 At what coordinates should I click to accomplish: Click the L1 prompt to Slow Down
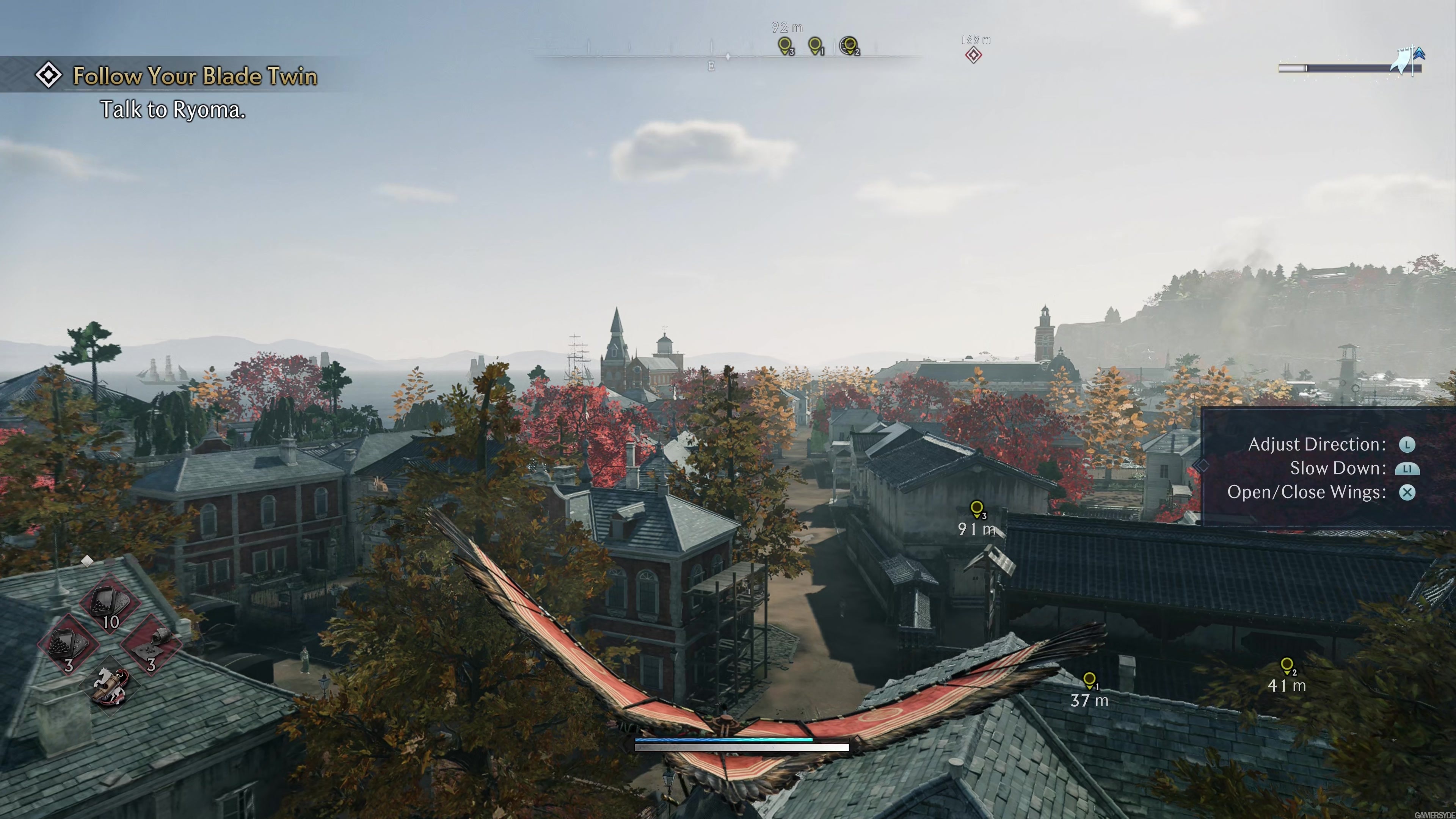click(x=1407, y=468)
